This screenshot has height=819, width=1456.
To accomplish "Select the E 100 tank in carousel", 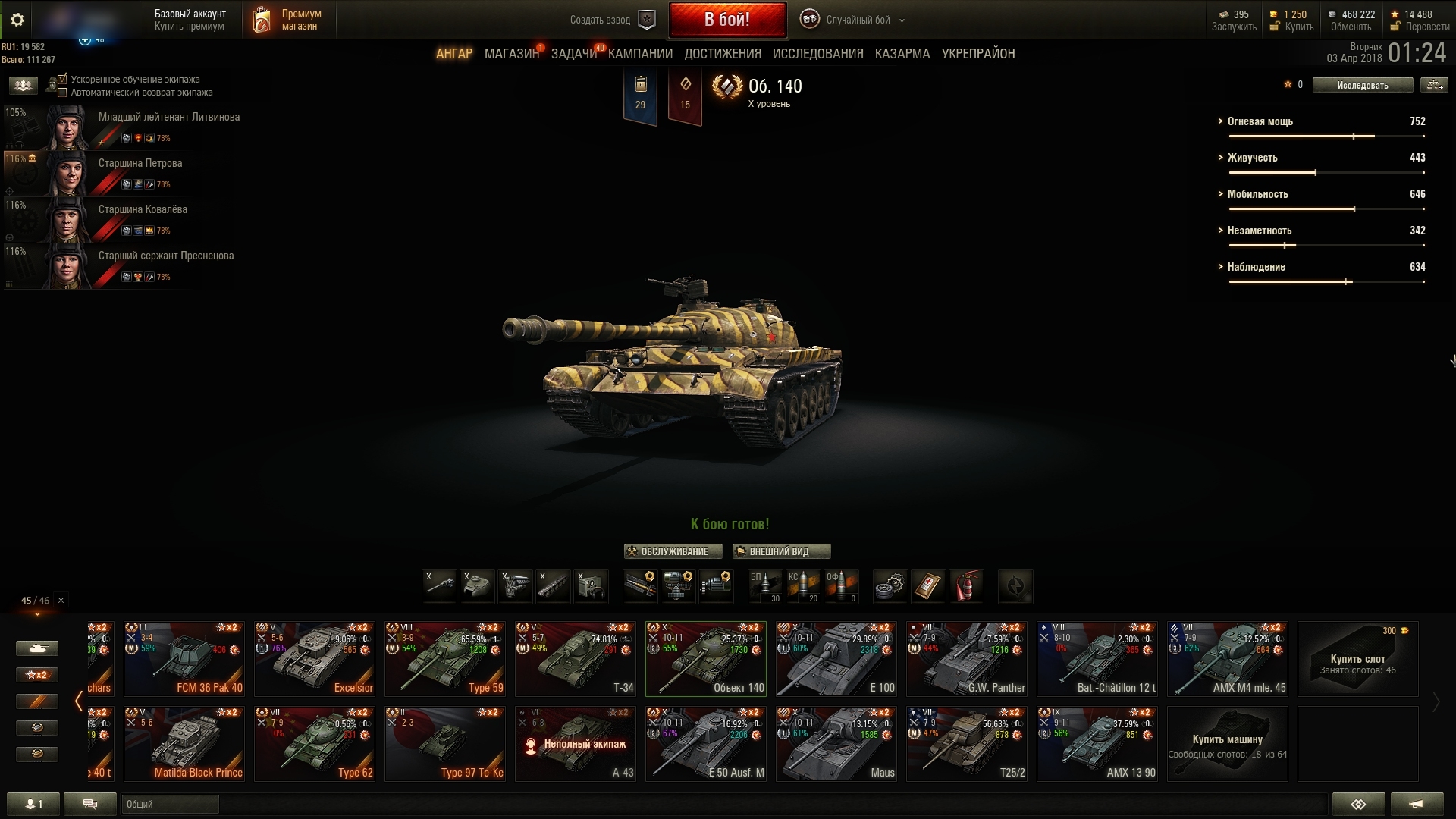I will (x=836, y=659).
